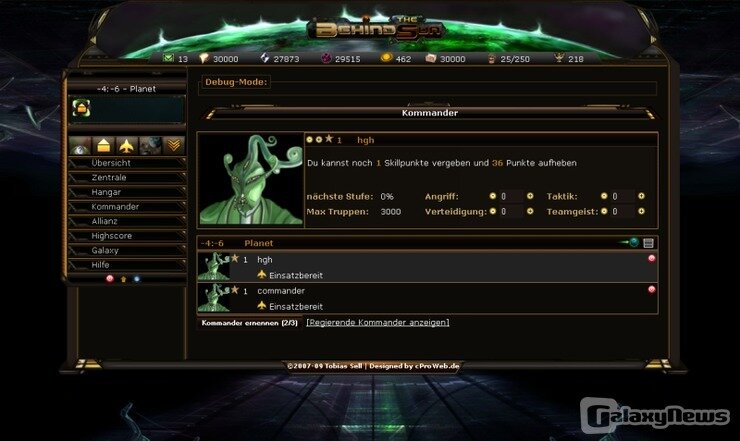
Task: Open the Galaxy view
Action: [105, 250]
